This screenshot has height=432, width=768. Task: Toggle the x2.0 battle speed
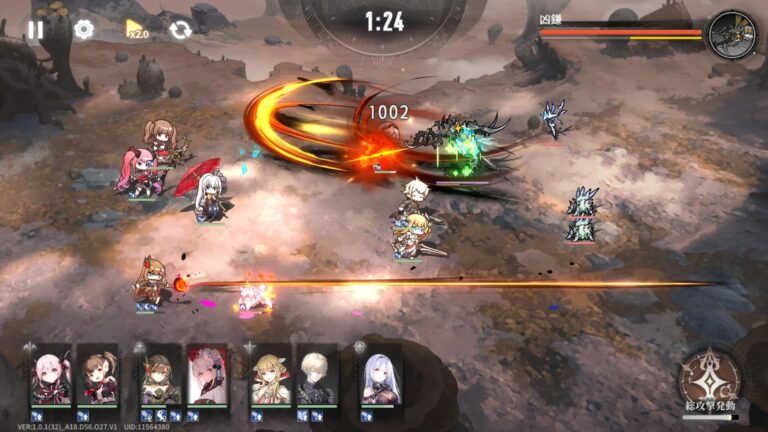coord(136,29)
